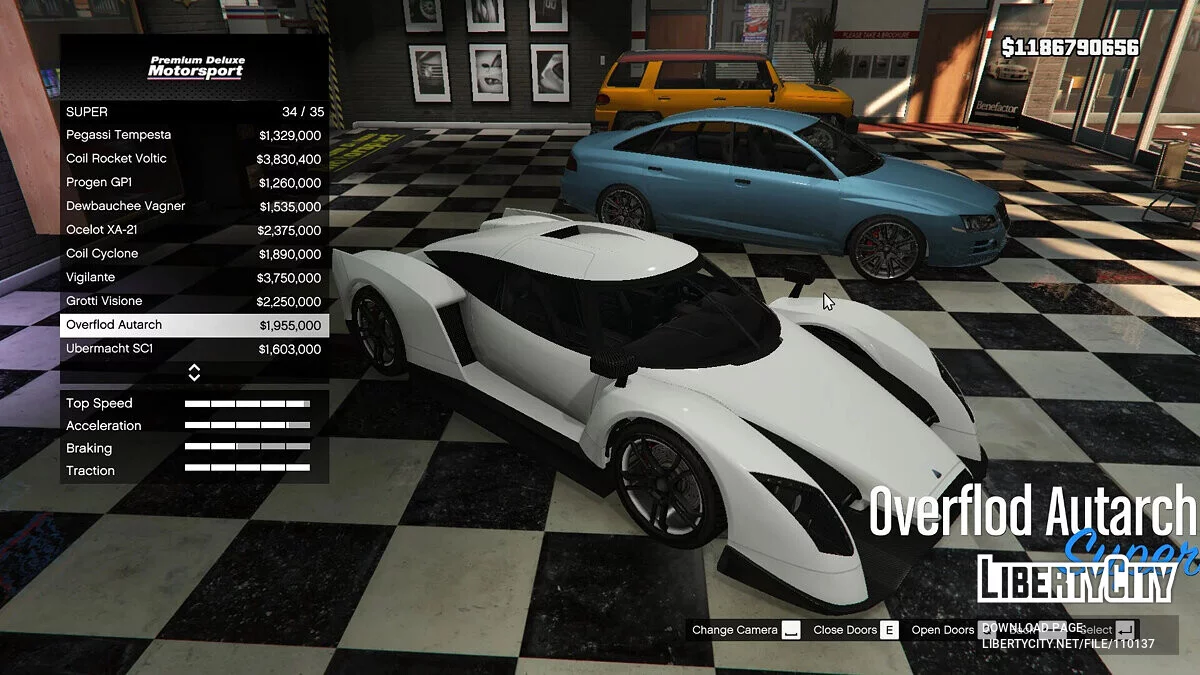Viewport: 1200px width, 675px height.
Task: Choose the Ocelot XA-21 row
Action: point(194,230)
